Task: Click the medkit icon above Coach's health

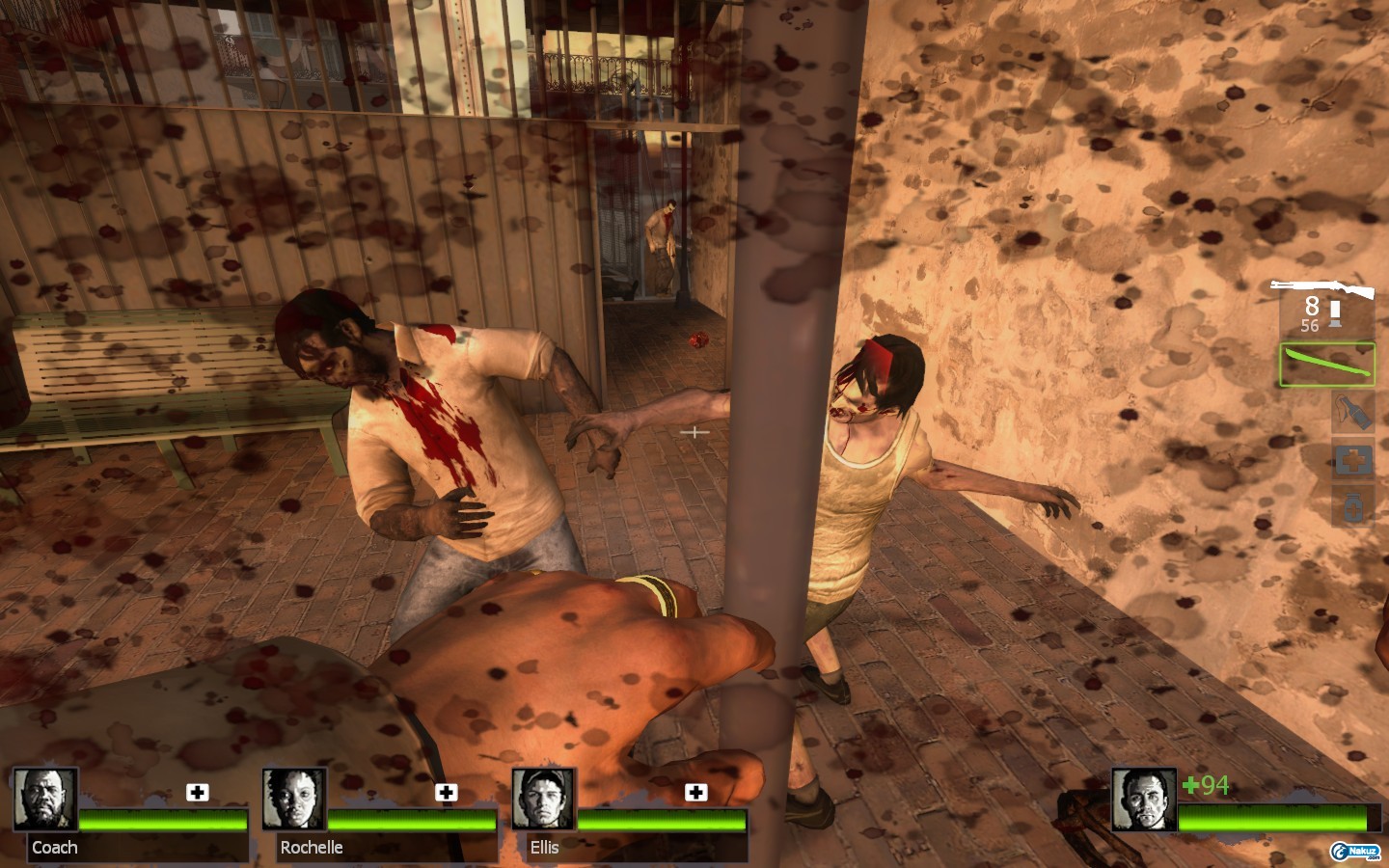Action: point(198,793)
